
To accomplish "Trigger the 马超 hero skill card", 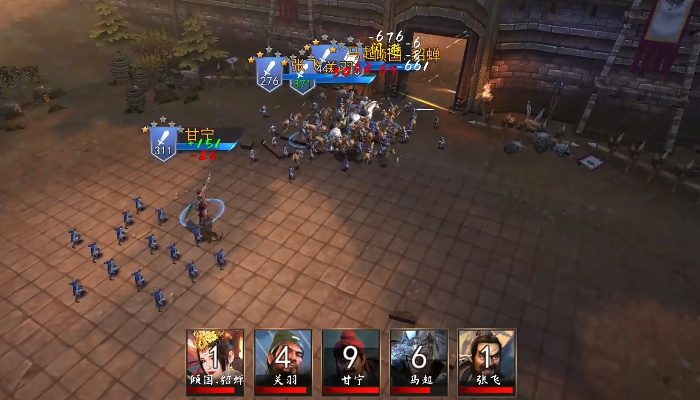I will (418, 358).
